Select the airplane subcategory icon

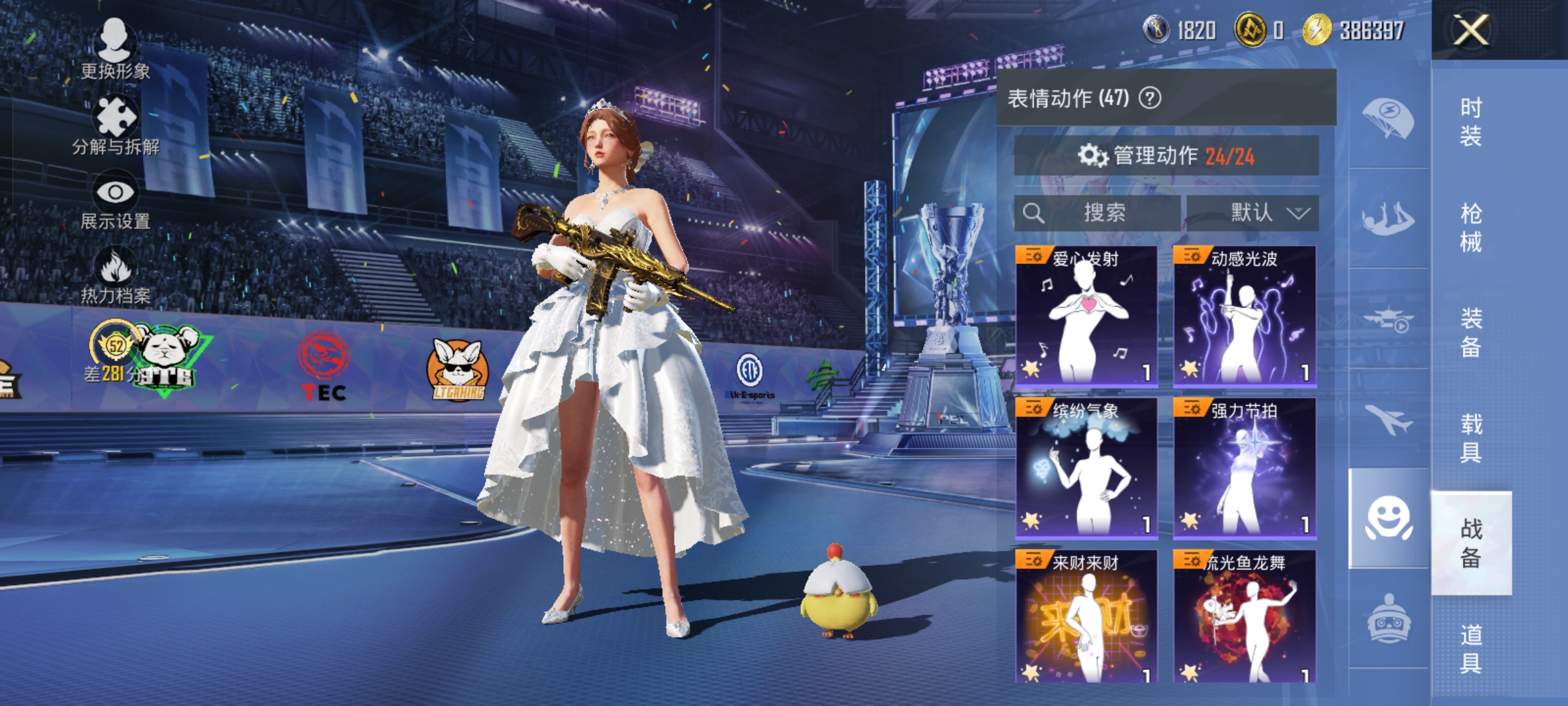1388,418
